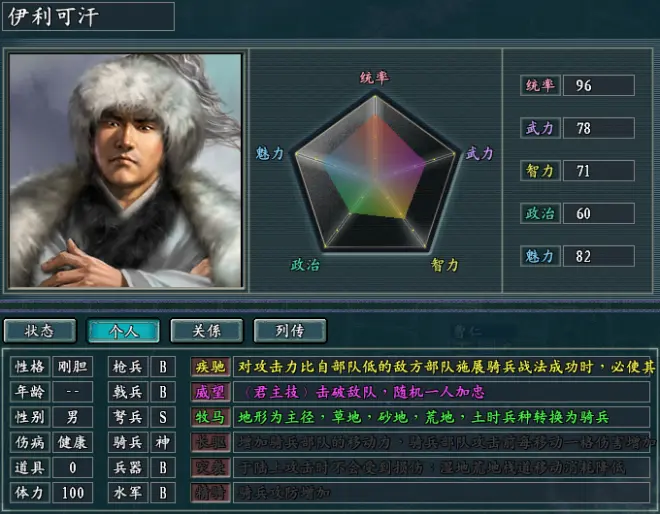
Task: Choose the 牧马 skill entry
Action: (211, 416)
